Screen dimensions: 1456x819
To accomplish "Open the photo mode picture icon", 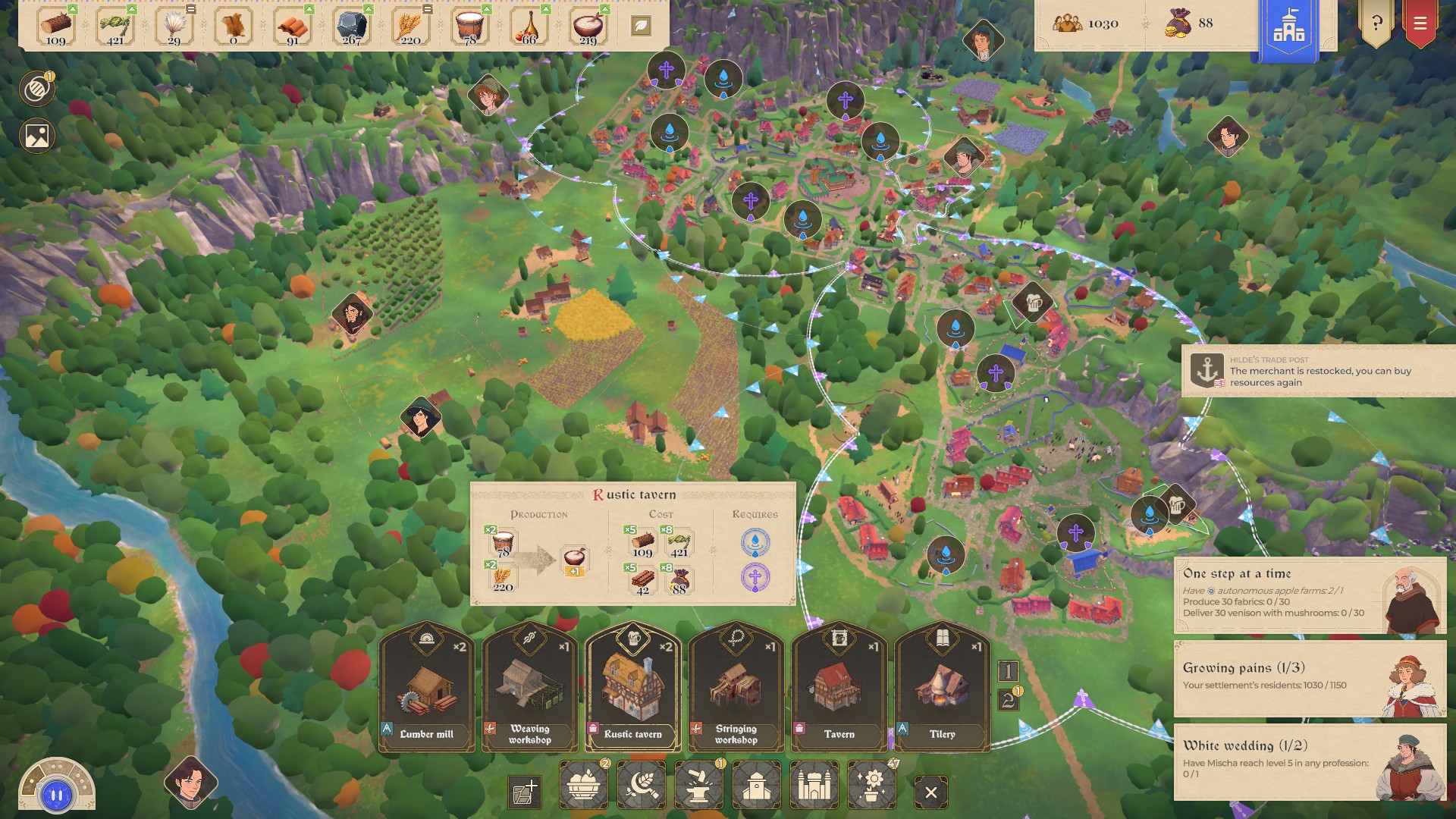I will (x=37, y=136).
